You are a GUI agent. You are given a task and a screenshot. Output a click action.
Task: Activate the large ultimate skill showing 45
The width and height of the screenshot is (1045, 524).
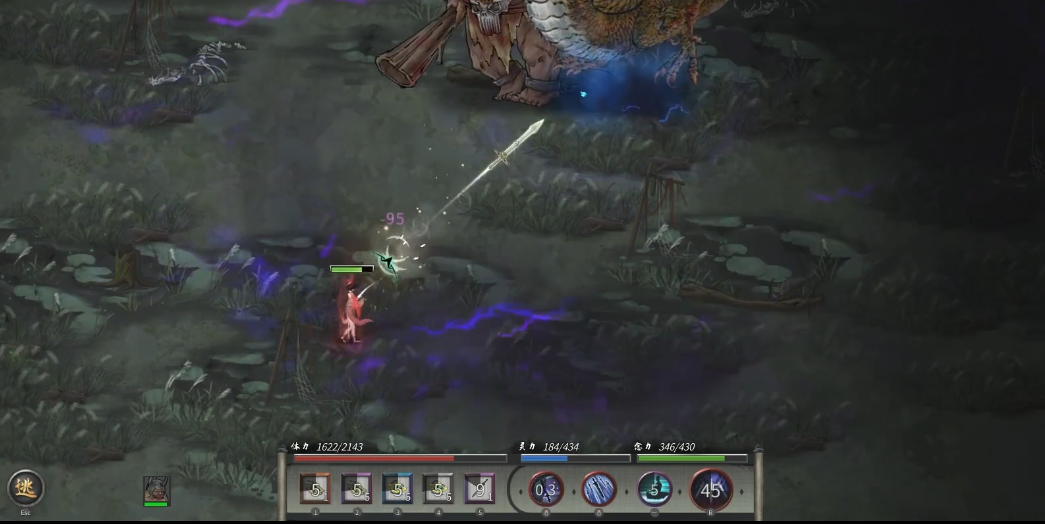click(x=711, y=490)
